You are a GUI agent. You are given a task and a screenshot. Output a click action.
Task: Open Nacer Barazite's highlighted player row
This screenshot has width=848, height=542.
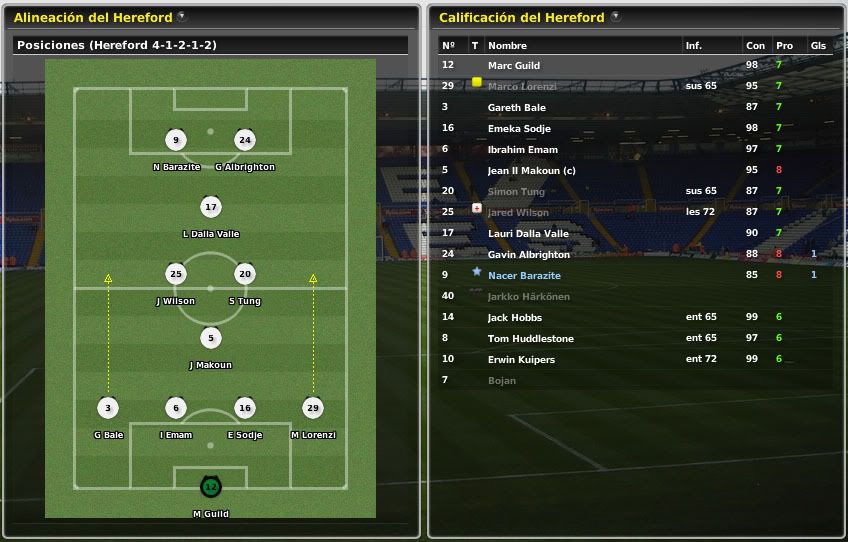coord(524,275)
